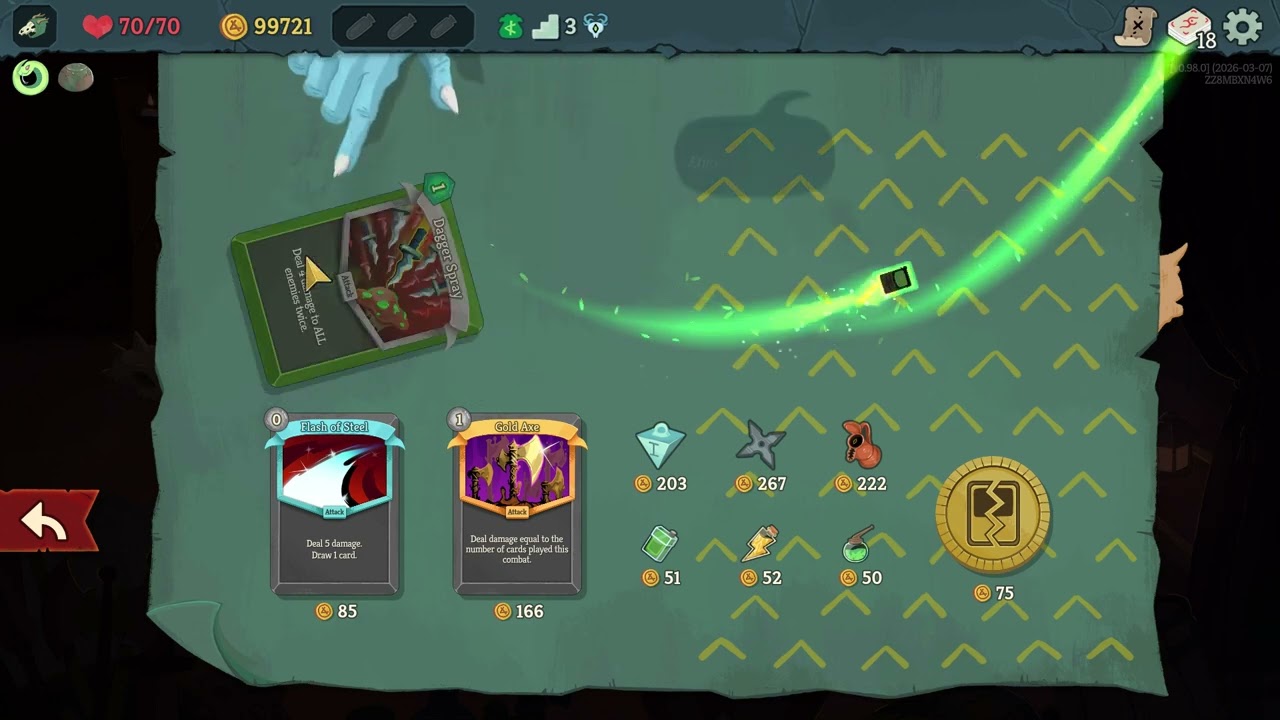Buy the yellow lightning bolt potion
Screen dimensions: 1280x720
tap(760, 544)
